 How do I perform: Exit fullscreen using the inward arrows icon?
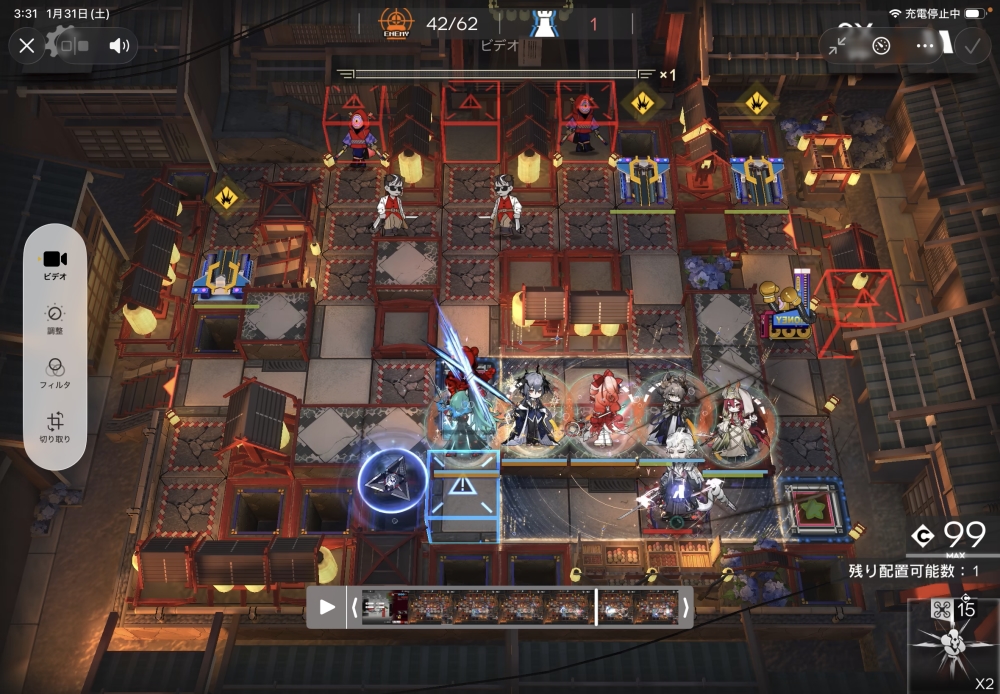click(838, 45)
